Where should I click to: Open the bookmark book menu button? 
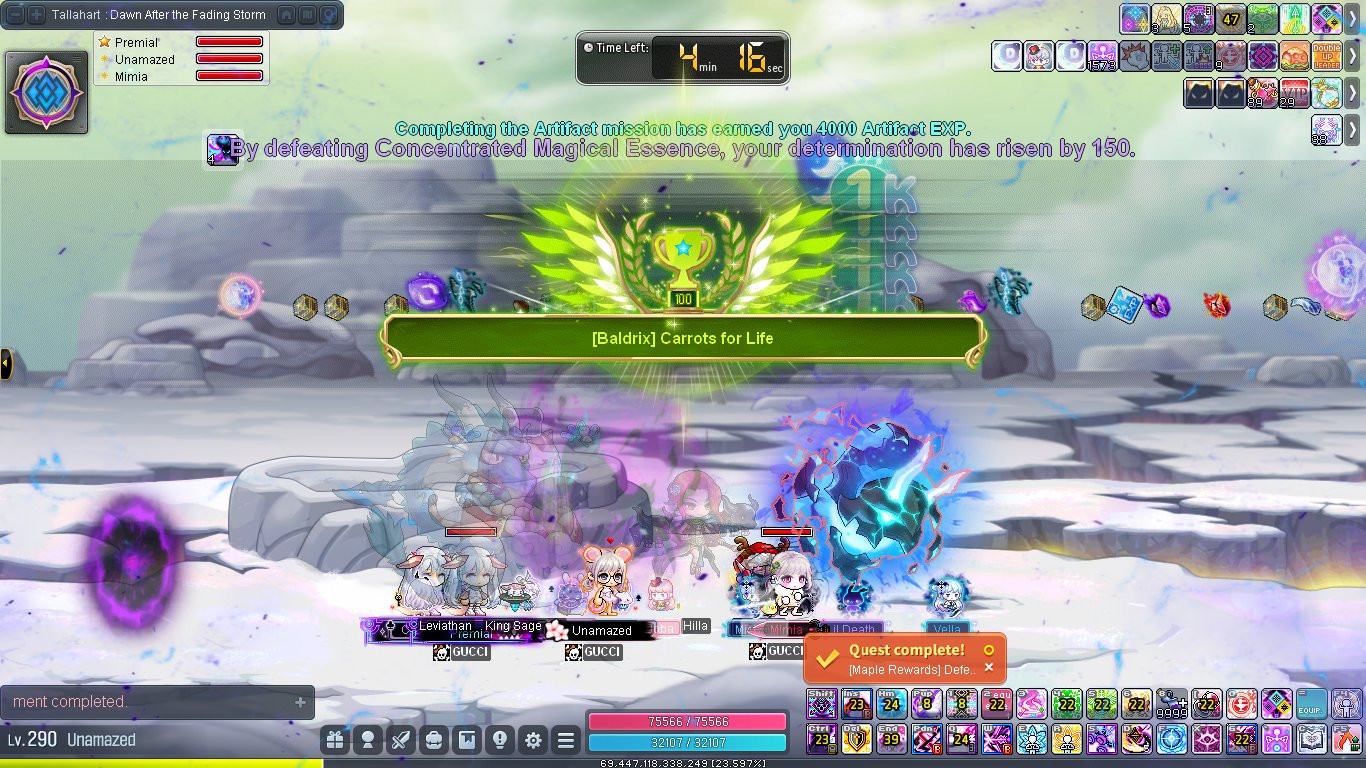[x=467, y=740]
